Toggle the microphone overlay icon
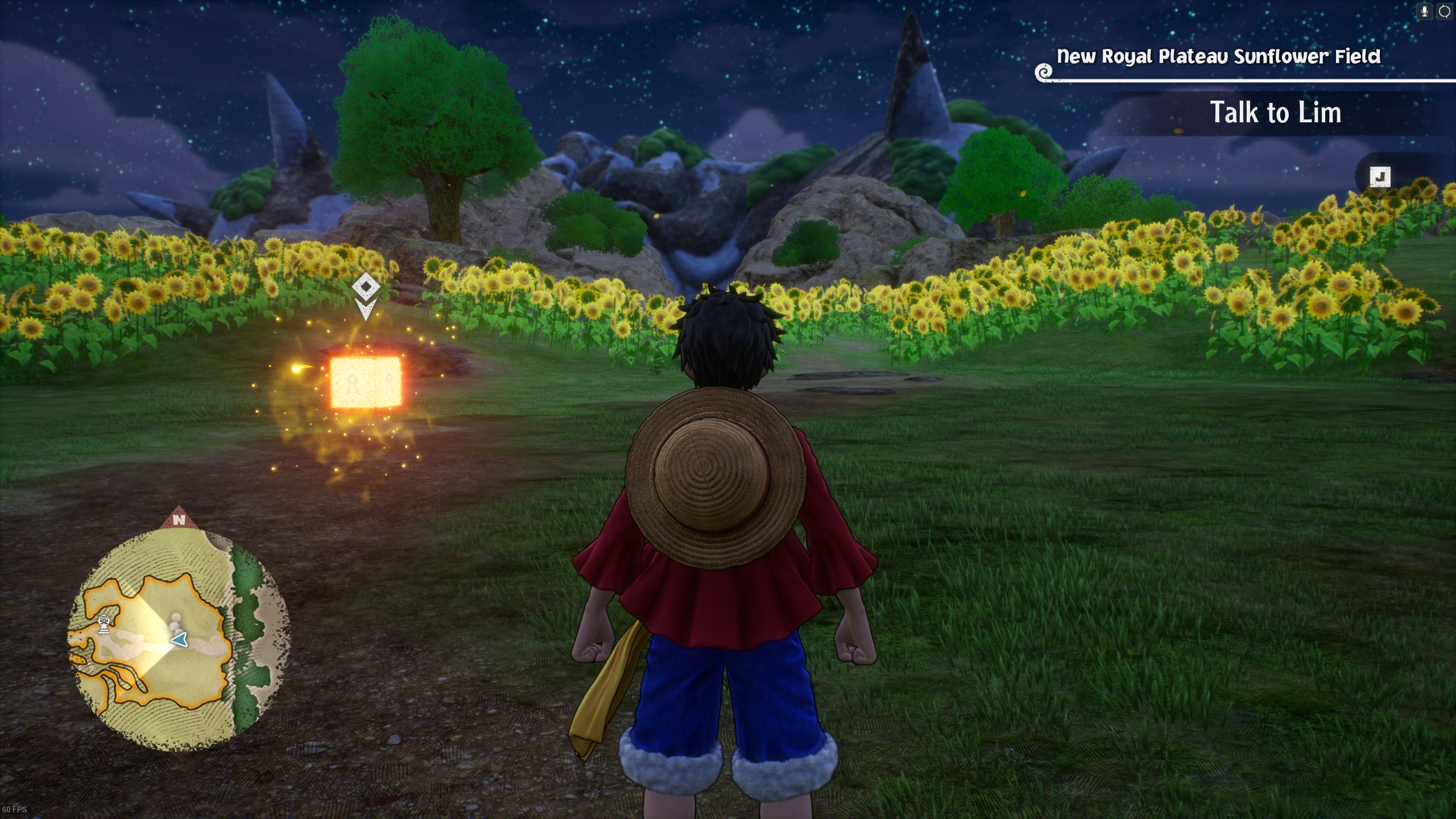This screenshot has width=1456, height=819. [1425, 12]
